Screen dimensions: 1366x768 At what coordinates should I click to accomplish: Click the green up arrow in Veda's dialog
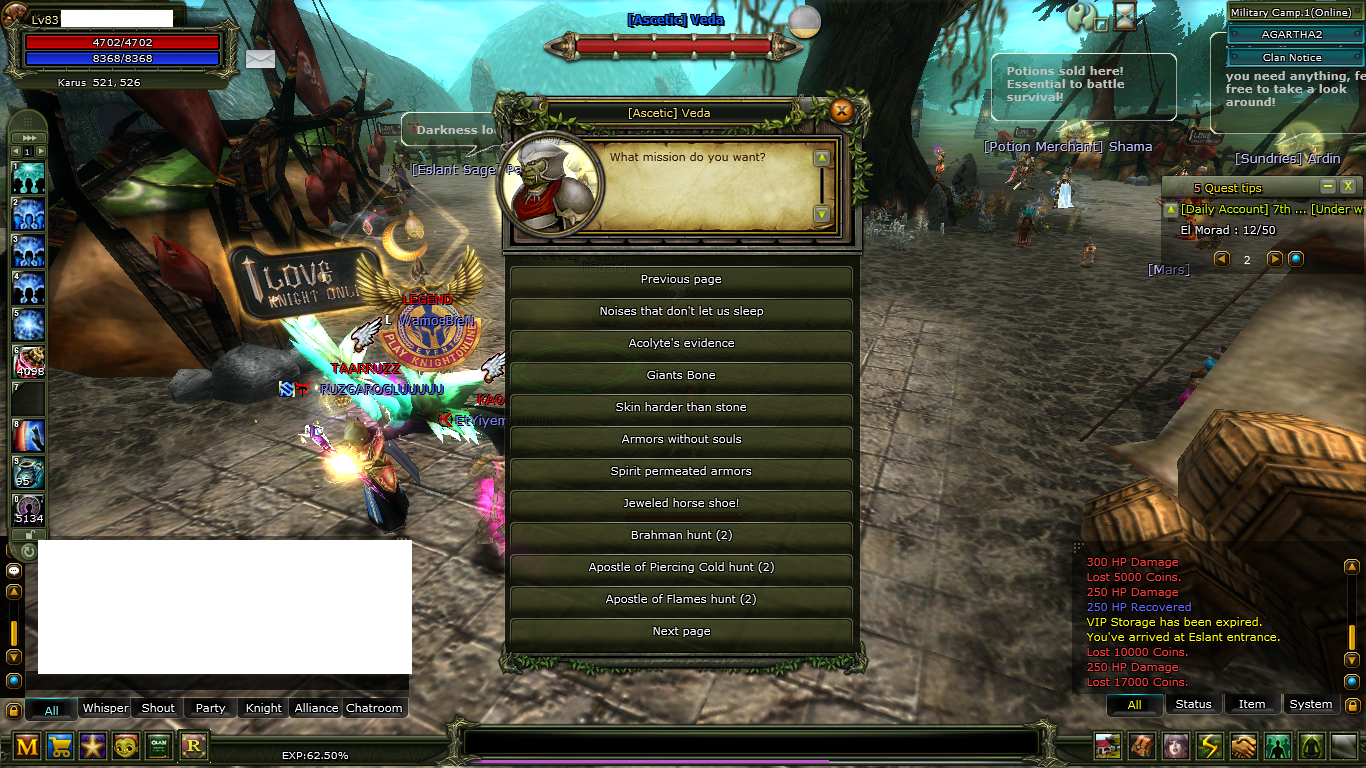point(821,157)
